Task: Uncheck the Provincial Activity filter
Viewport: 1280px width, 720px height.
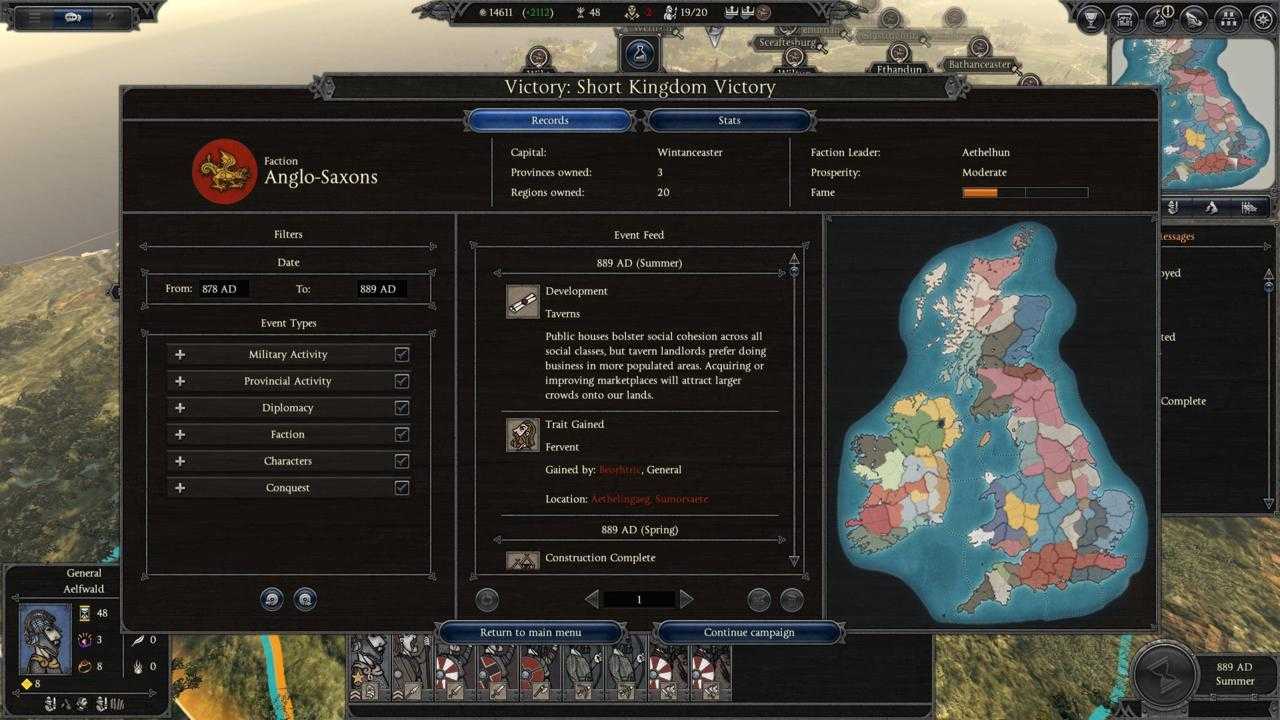Action: pos(402,381)
